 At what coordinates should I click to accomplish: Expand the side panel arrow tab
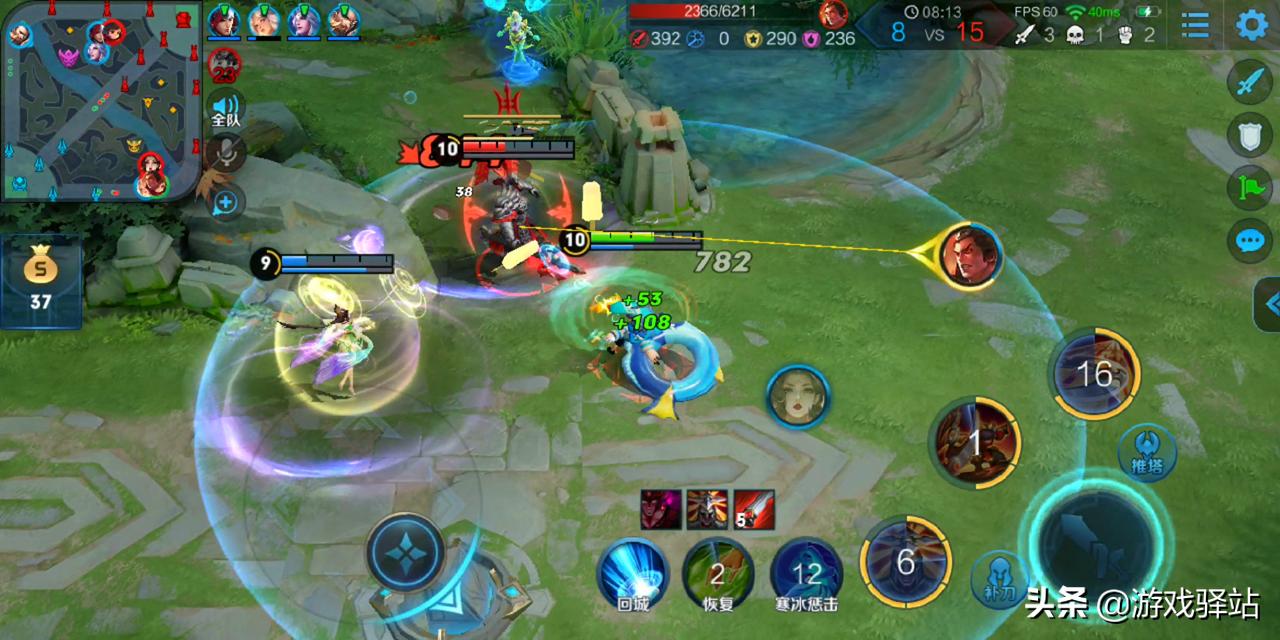click(1268, 304)
